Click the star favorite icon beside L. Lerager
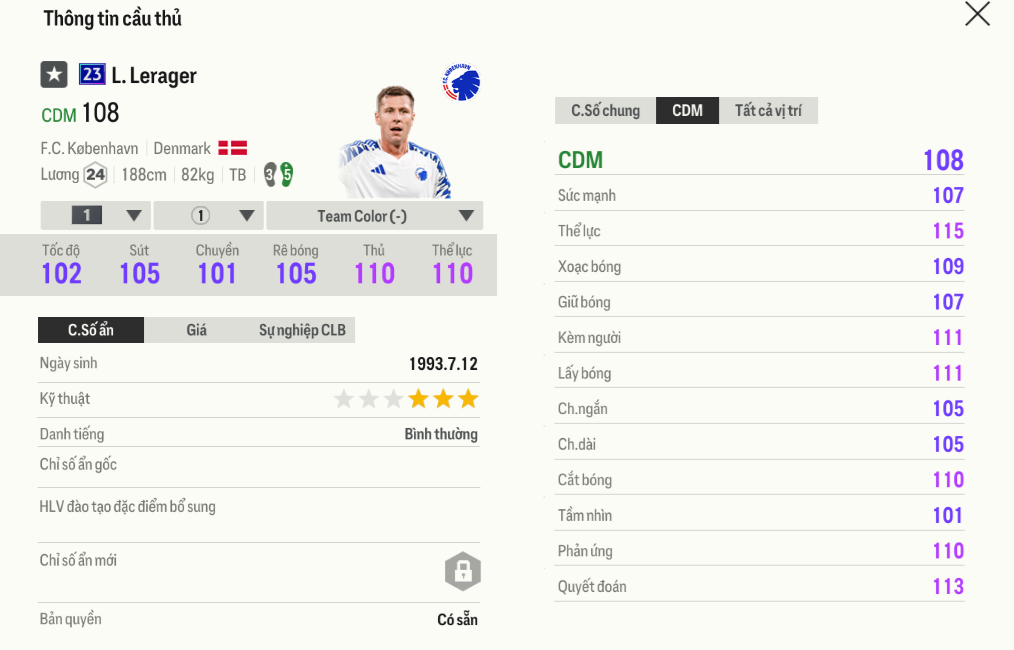The width and height of the screenshot is (1014, 650). pyautogui.click(x=54, y=75)
